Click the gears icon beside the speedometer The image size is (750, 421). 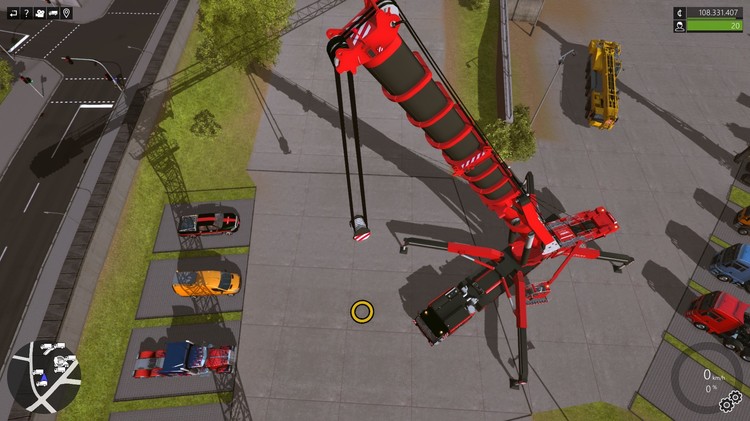[x=731, y=403]
